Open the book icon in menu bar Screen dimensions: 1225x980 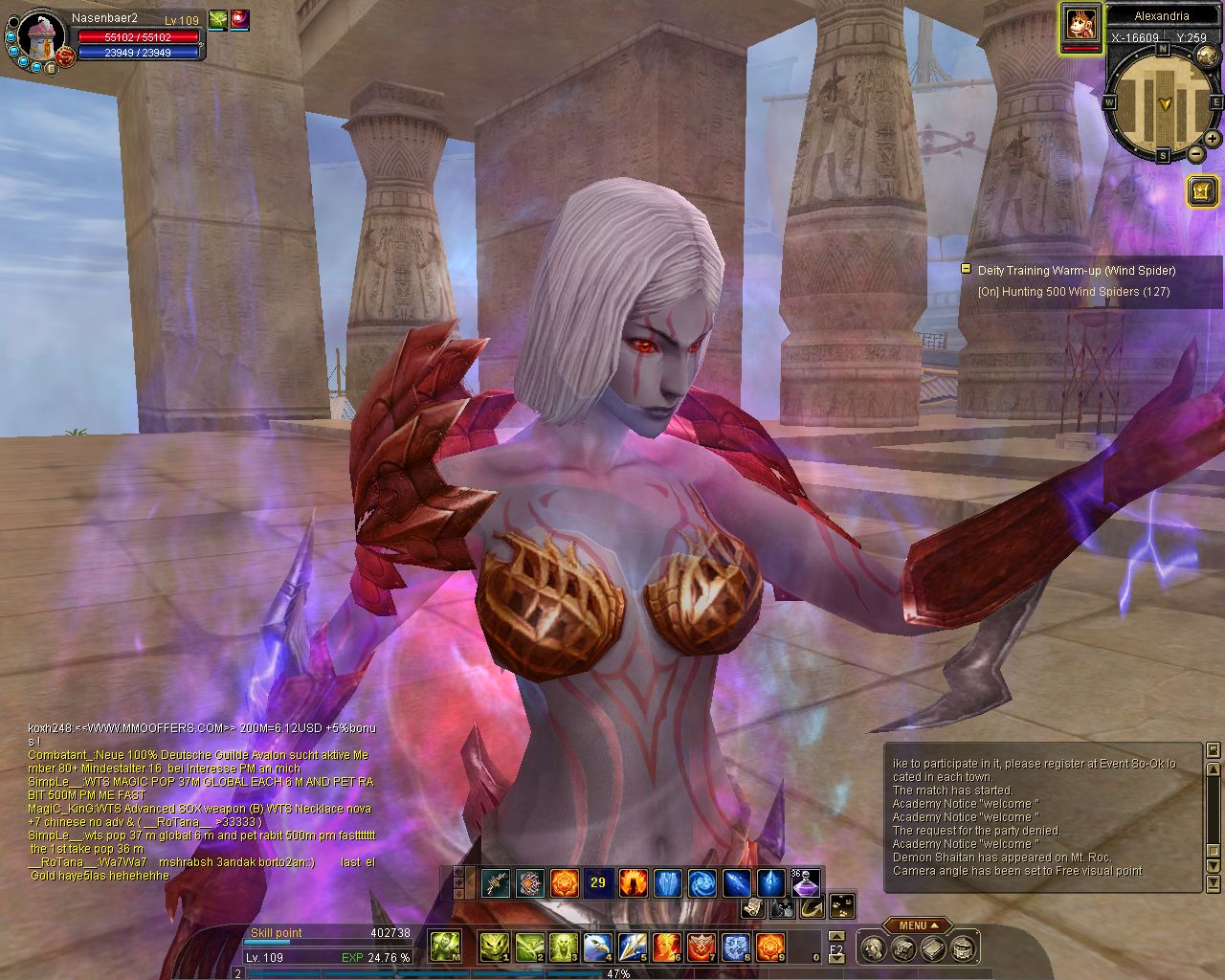pos(933,948)
